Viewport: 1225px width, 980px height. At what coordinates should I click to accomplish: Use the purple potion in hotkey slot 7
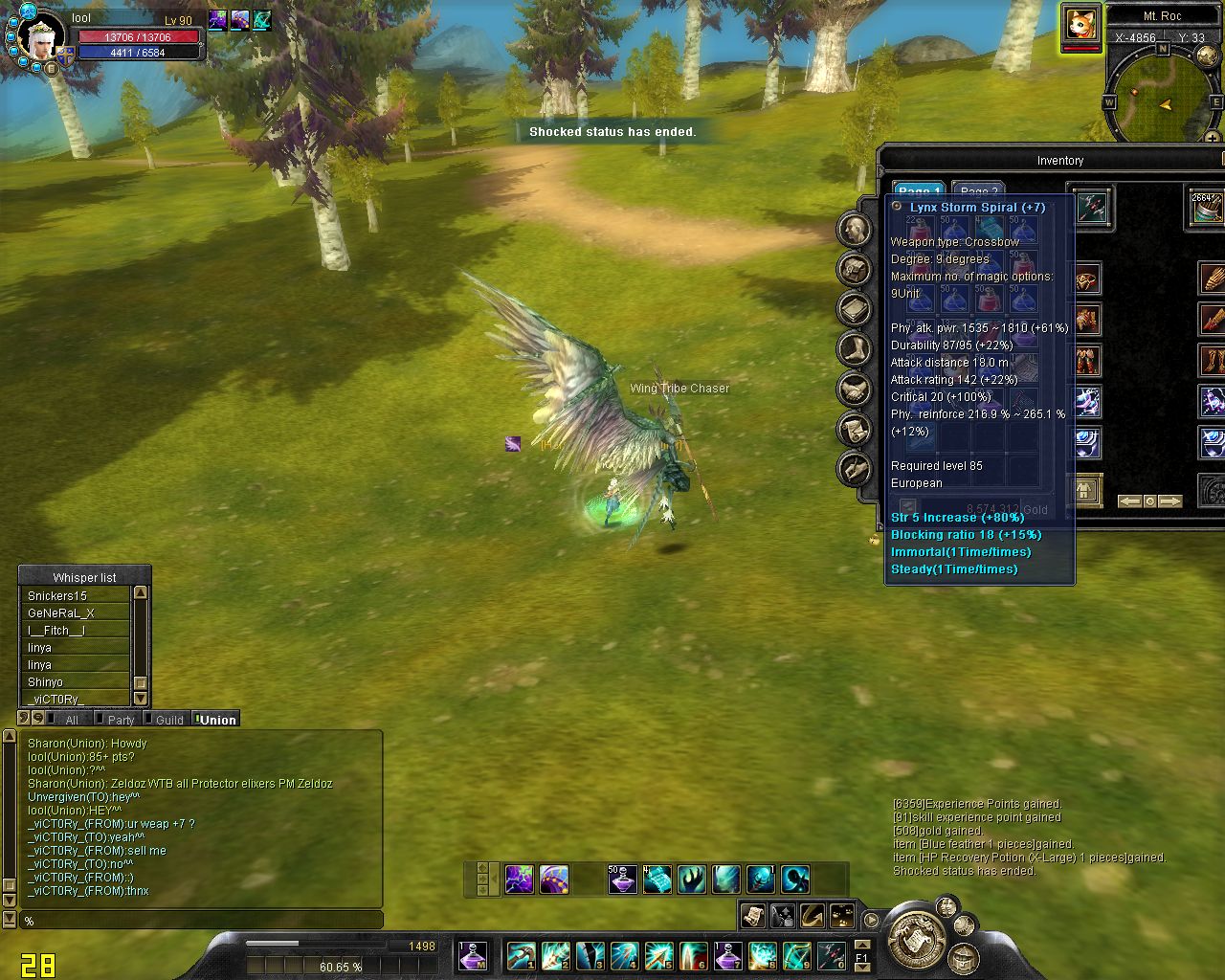point(727,955)
